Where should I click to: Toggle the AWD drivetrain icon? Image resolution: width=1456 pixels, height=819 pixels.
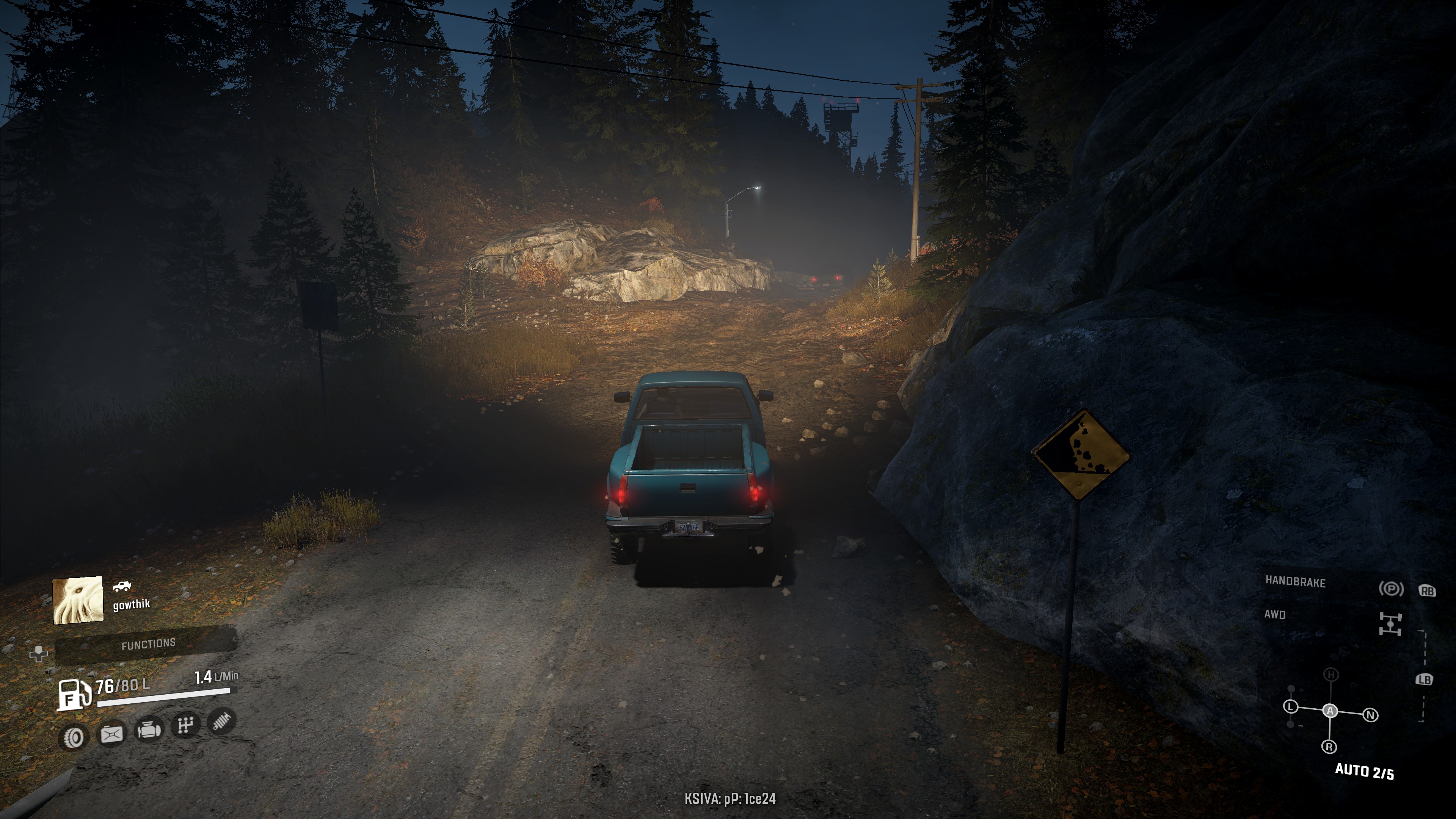pos(1390,624)
